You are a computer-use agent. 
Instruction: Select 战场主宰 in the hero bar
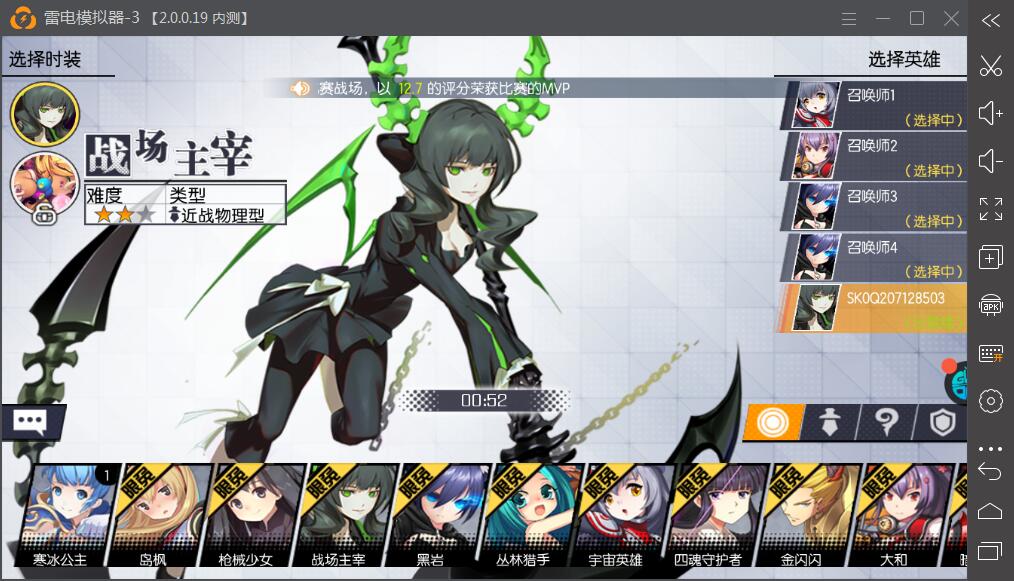point(337,510)
